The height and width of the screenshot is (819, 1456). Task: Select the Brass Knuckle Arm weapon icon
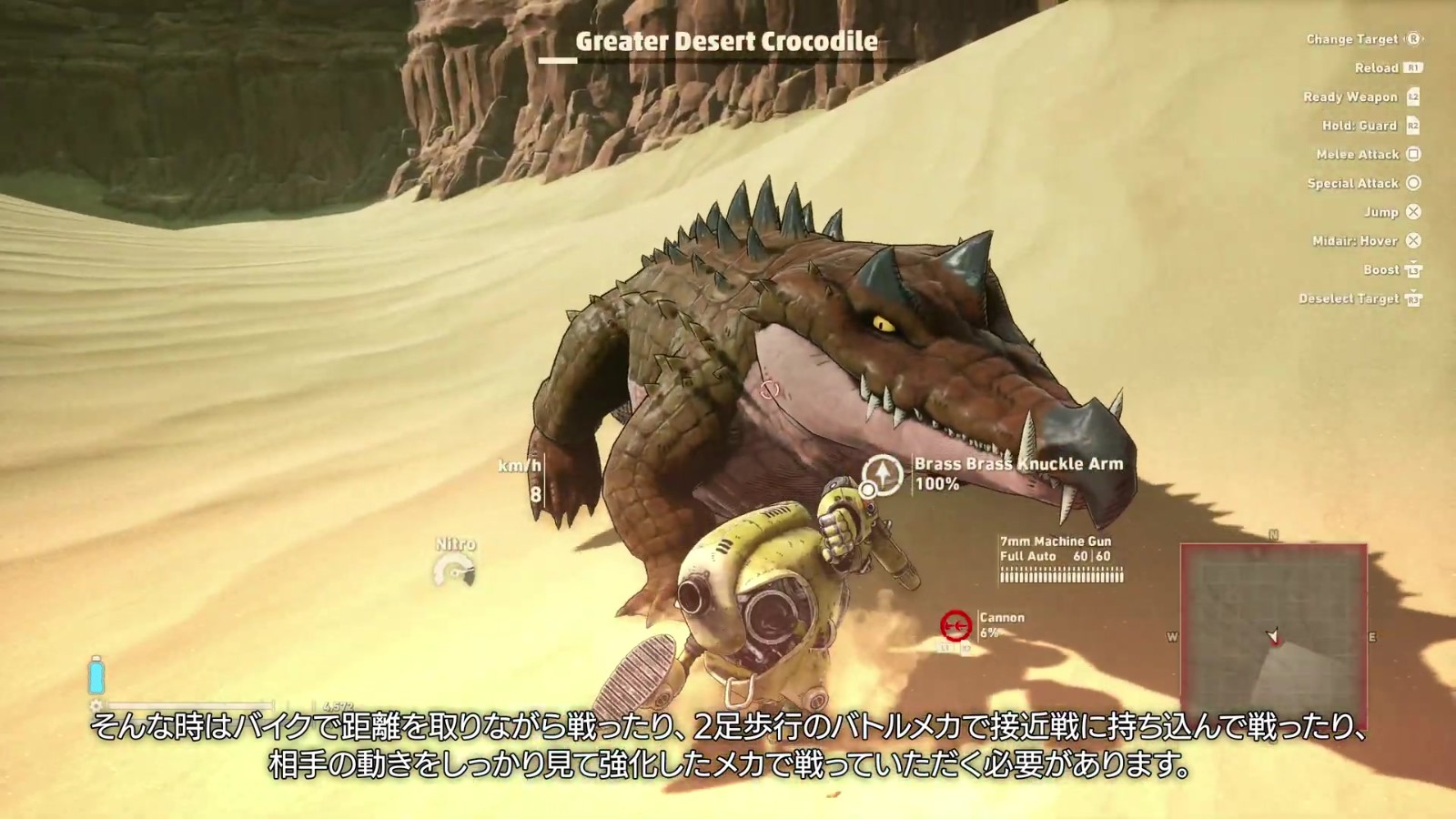pyautogui.click(x=882, y=474)
